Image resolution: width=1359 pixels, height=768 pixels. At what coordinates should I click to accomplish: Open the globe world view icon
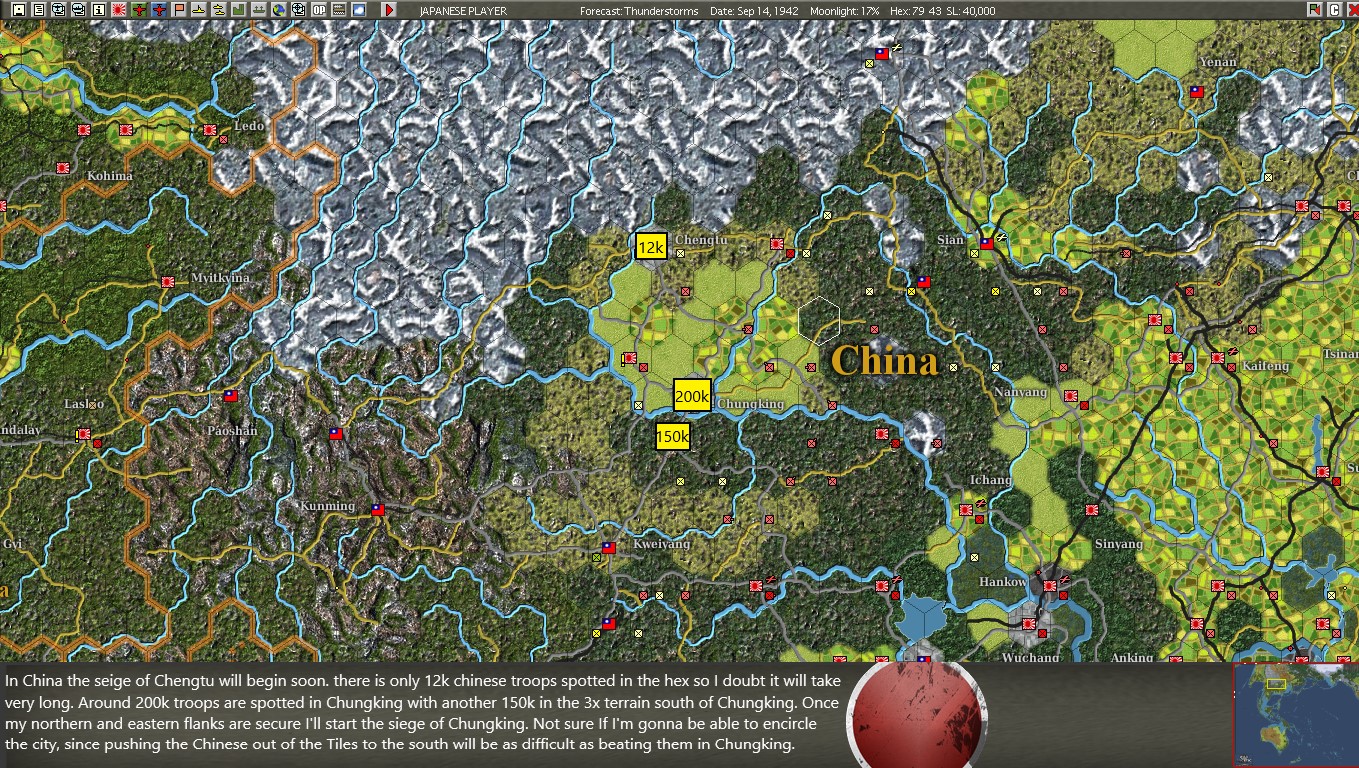pos(281,10)
